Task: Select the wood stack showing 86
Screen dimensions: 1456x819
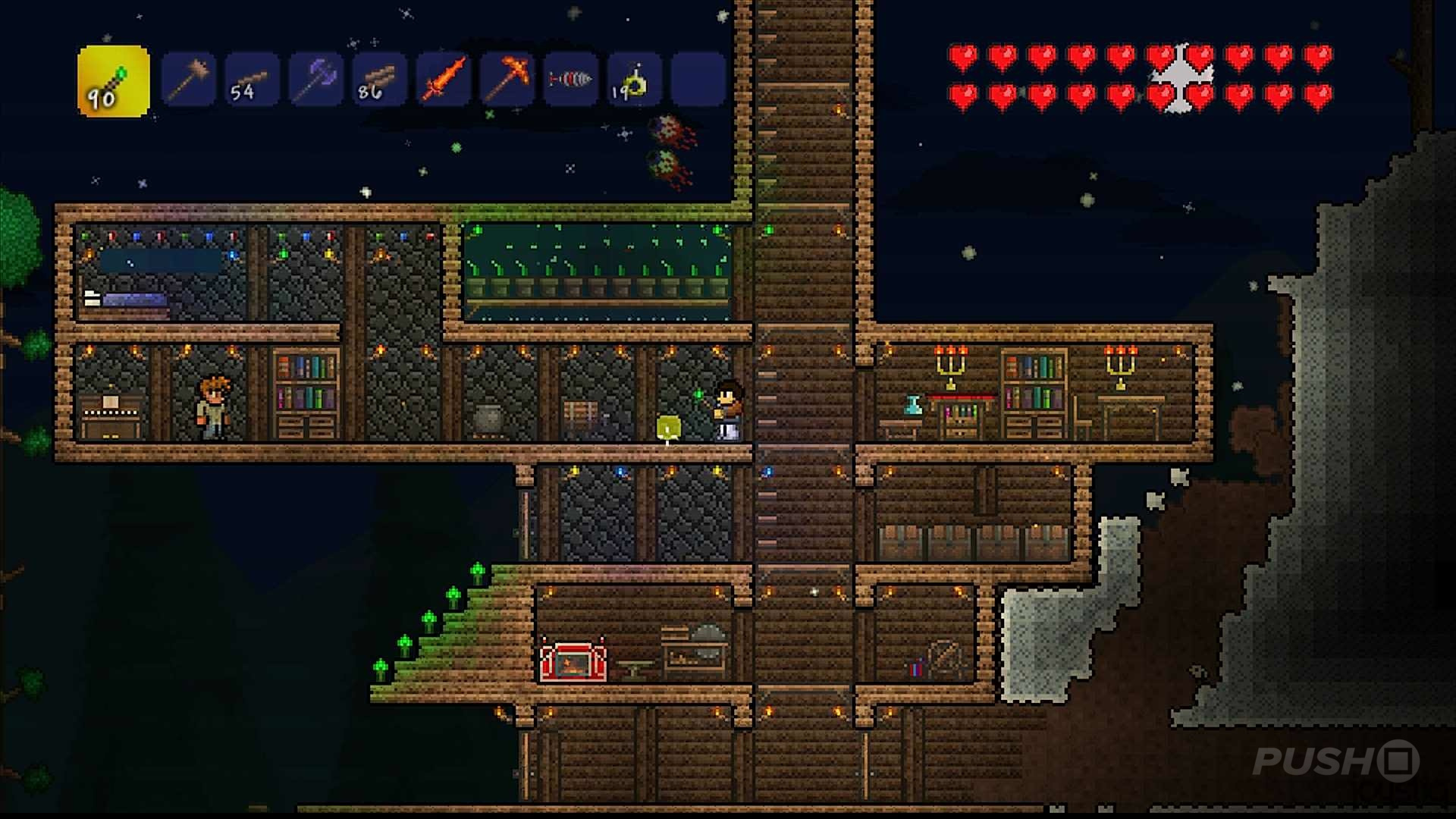Action: [x=379, y=78]
